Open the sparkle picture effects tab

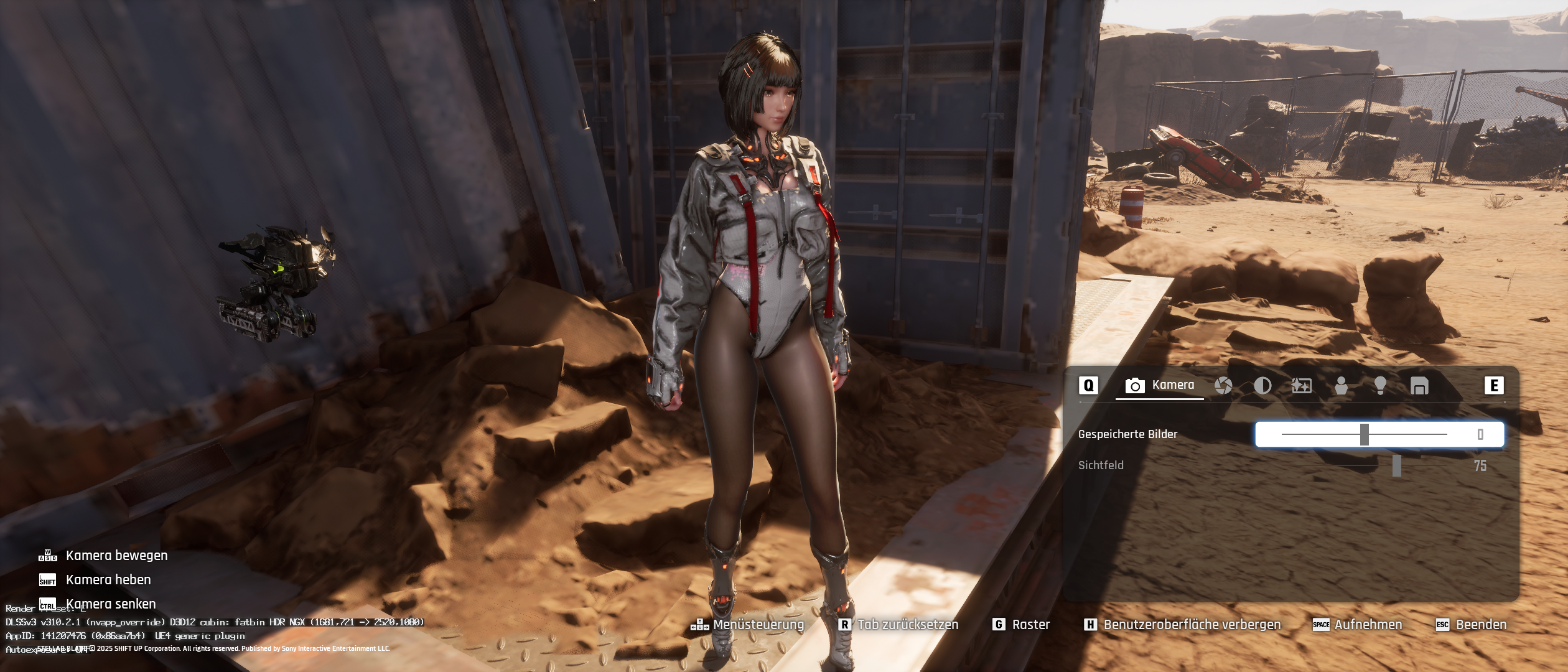(x=1301, y=386)
